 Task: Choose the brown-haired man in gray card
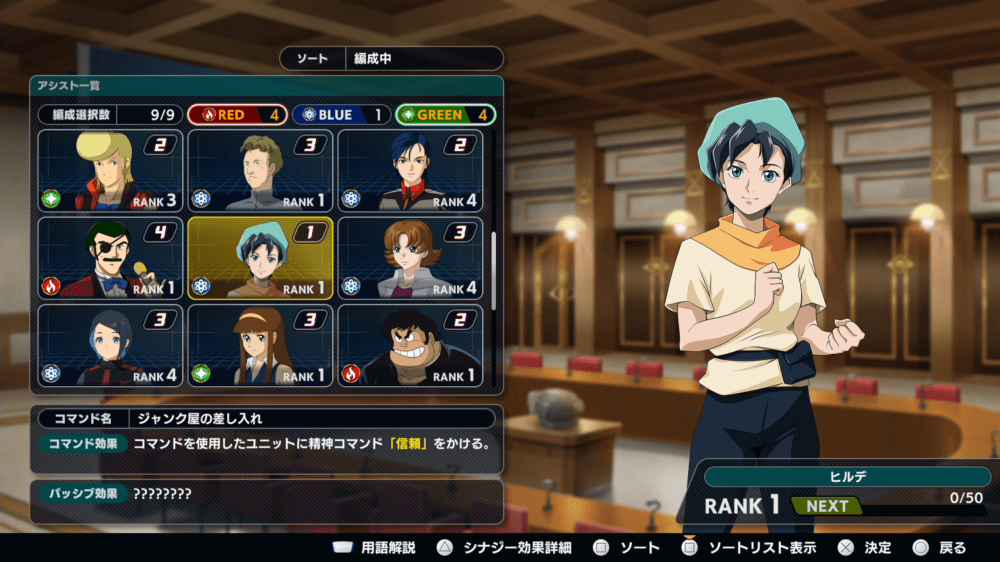(260, 171)
